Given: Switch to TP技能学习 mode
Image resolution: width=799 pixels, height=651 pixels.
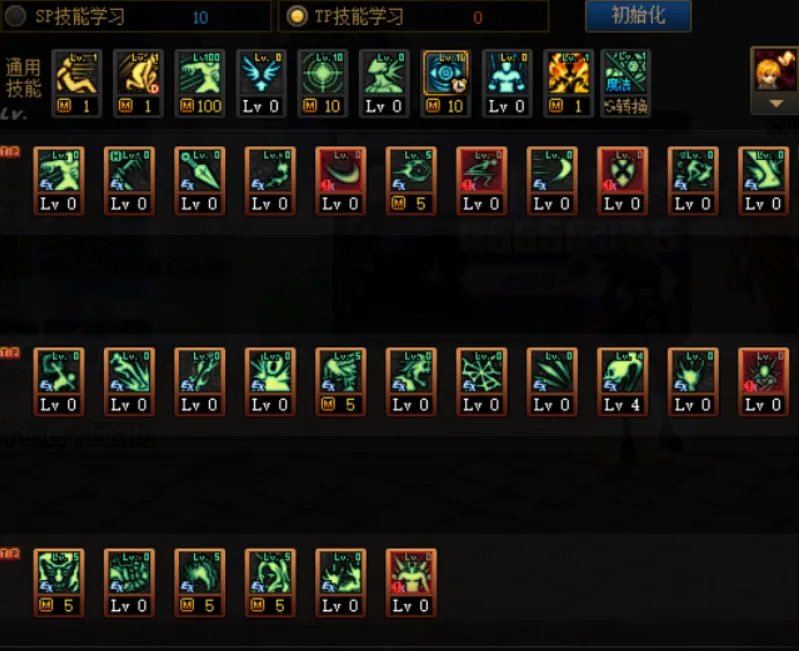Looking at the screenshot, I should click(297, 17).
